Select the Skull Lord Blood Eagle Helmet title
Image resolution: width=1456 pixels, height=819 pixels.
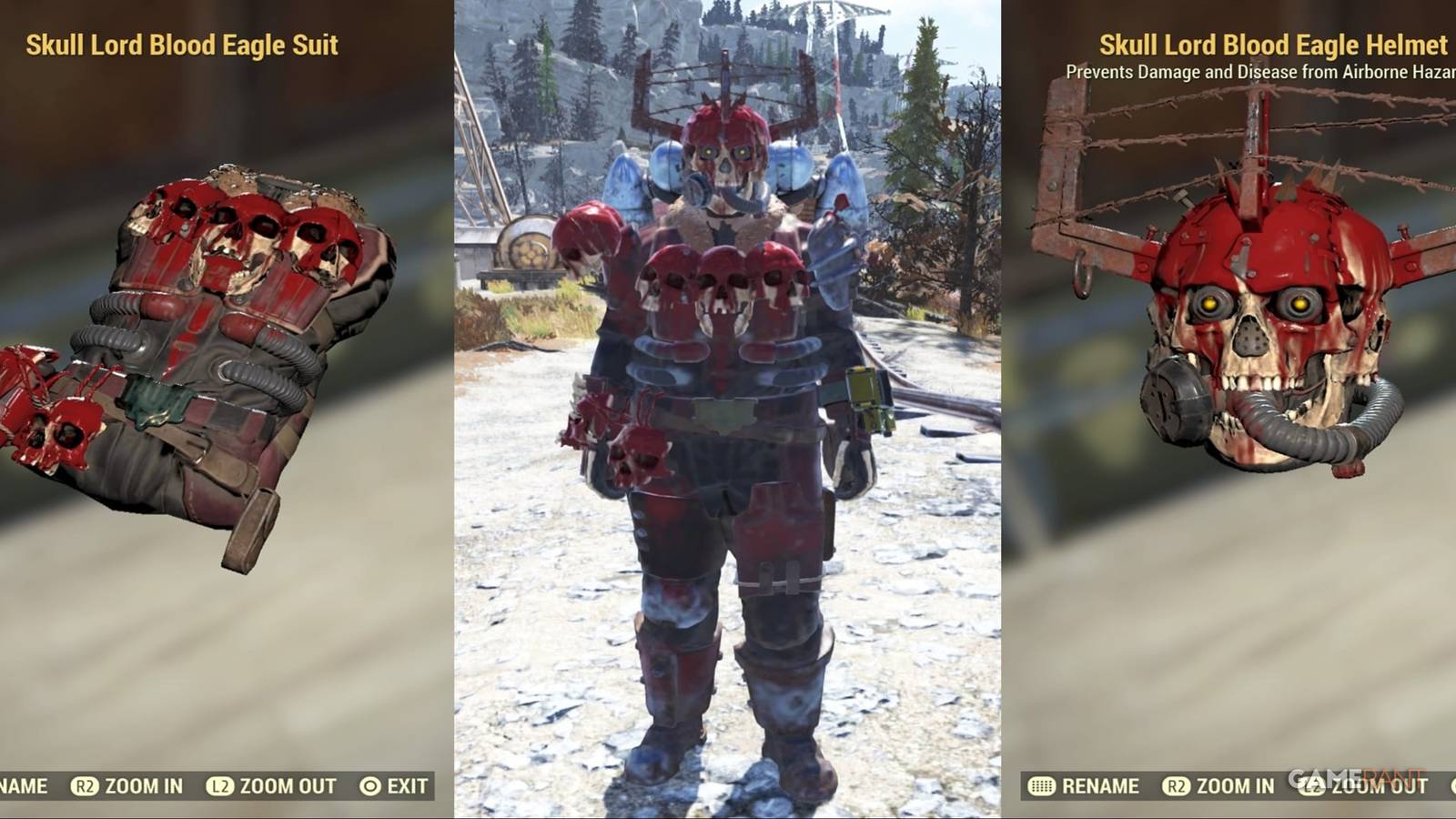coord(1272,44)
